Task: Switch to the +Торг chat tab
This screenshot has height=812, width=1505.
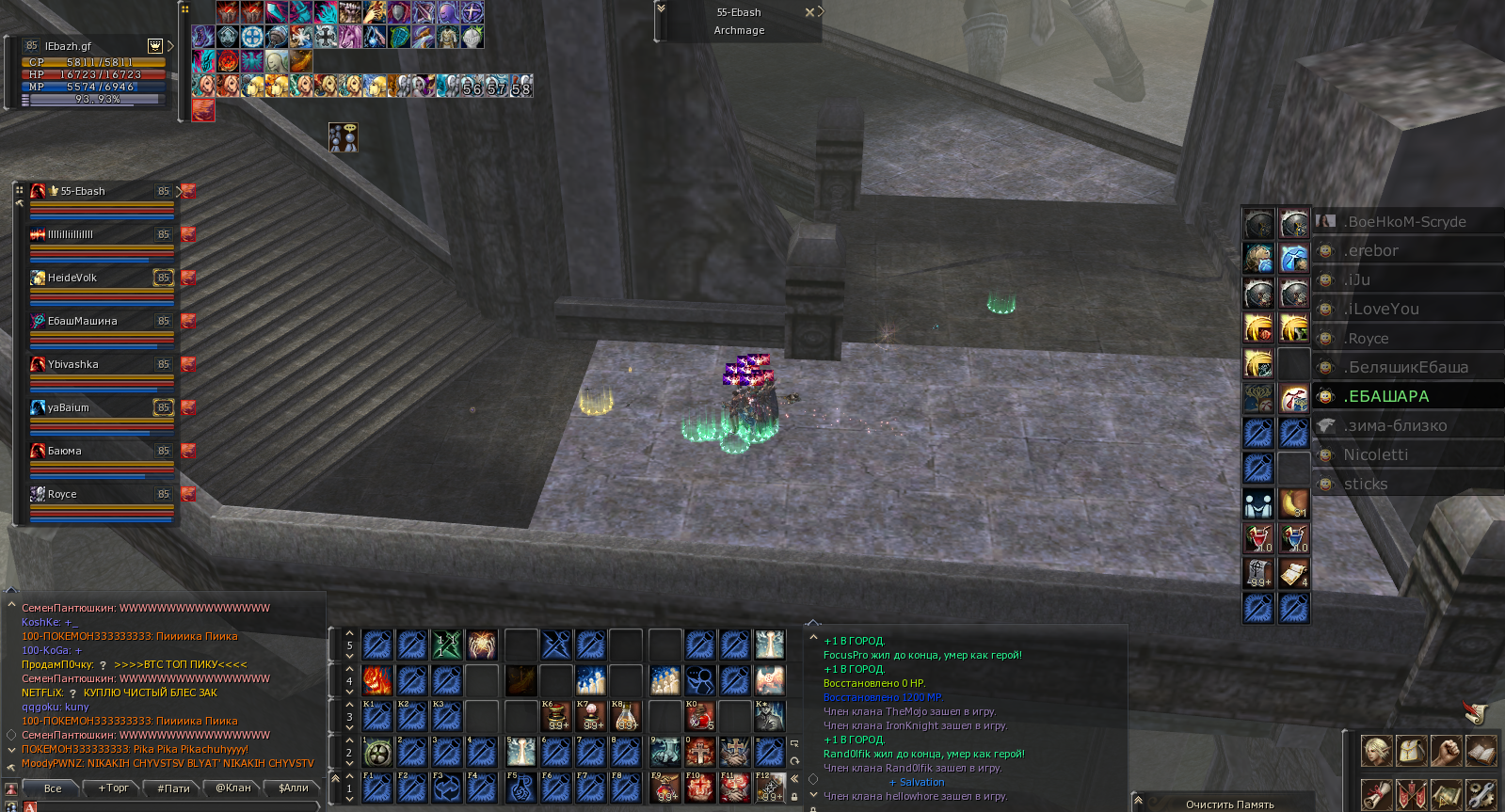Action: [x=113, y=788]
